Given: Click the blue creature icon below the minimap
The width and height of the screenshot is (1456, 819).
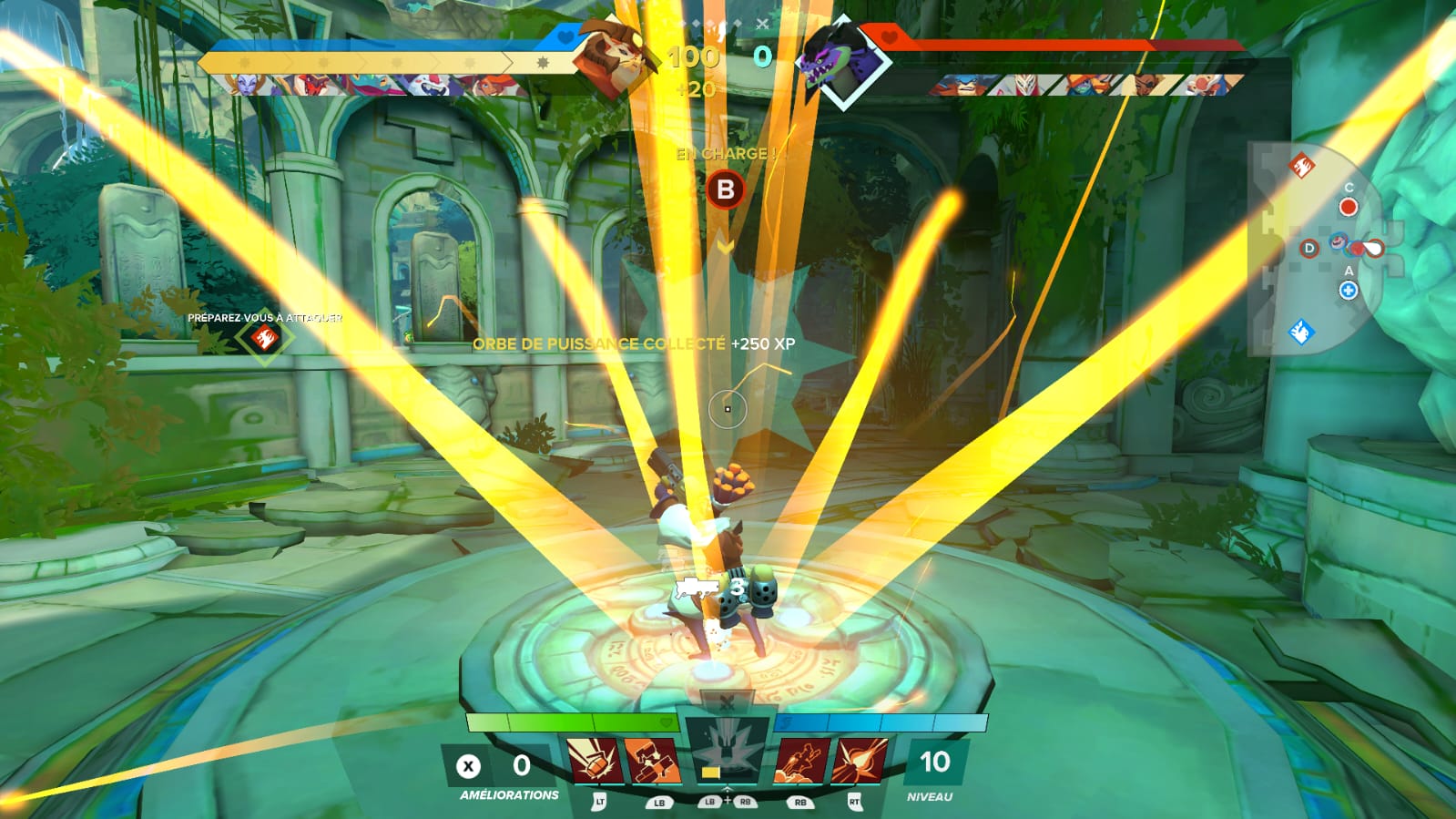Looking at the screenshot, I should 1301,332.
